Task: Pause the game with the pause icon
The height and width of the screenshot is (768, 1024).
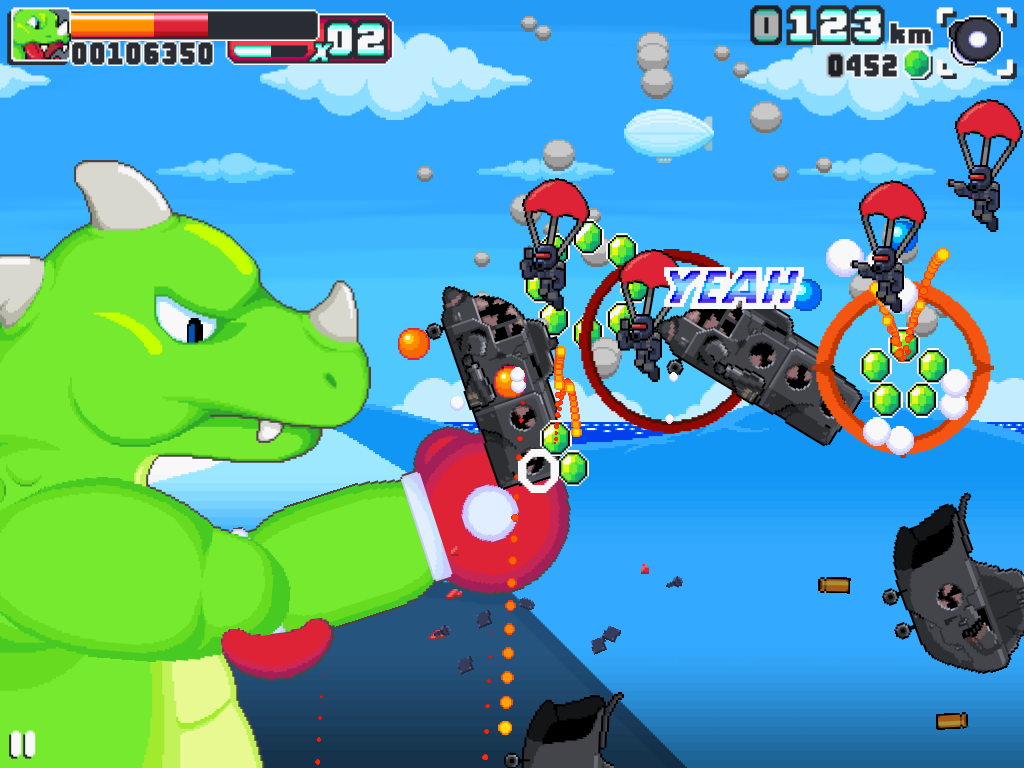Action: click(22, 744)
